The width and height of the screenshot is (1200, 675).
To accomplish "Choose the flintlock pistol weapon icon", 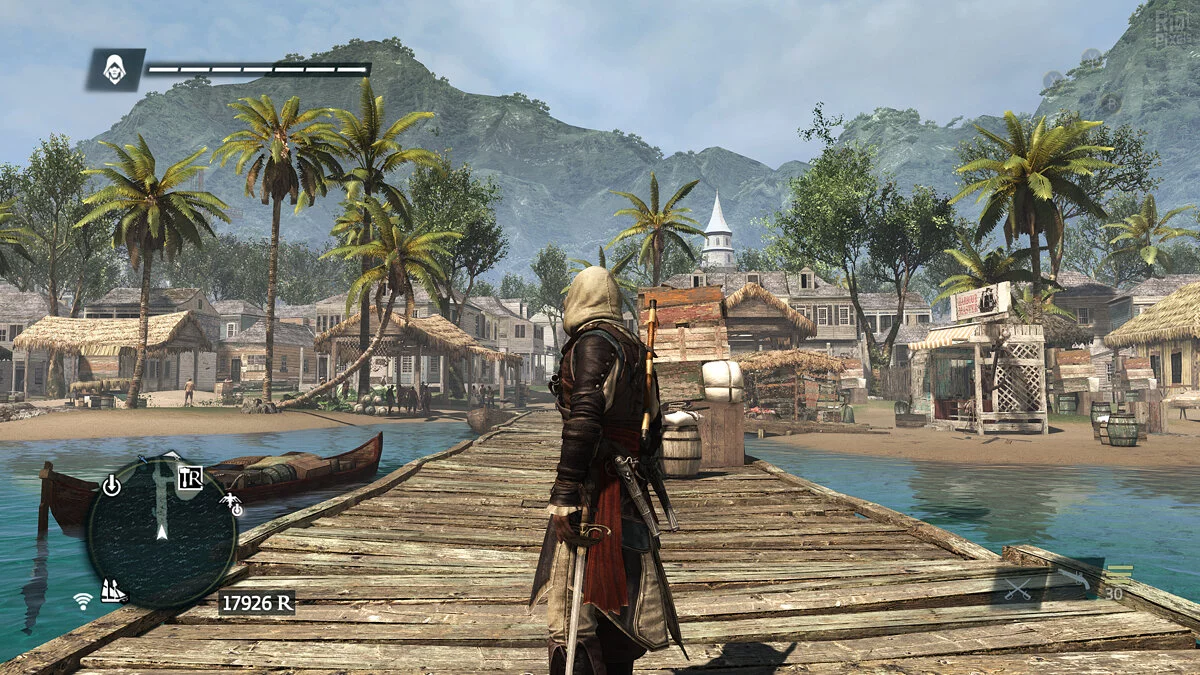I will click(x=1077, y=578).
